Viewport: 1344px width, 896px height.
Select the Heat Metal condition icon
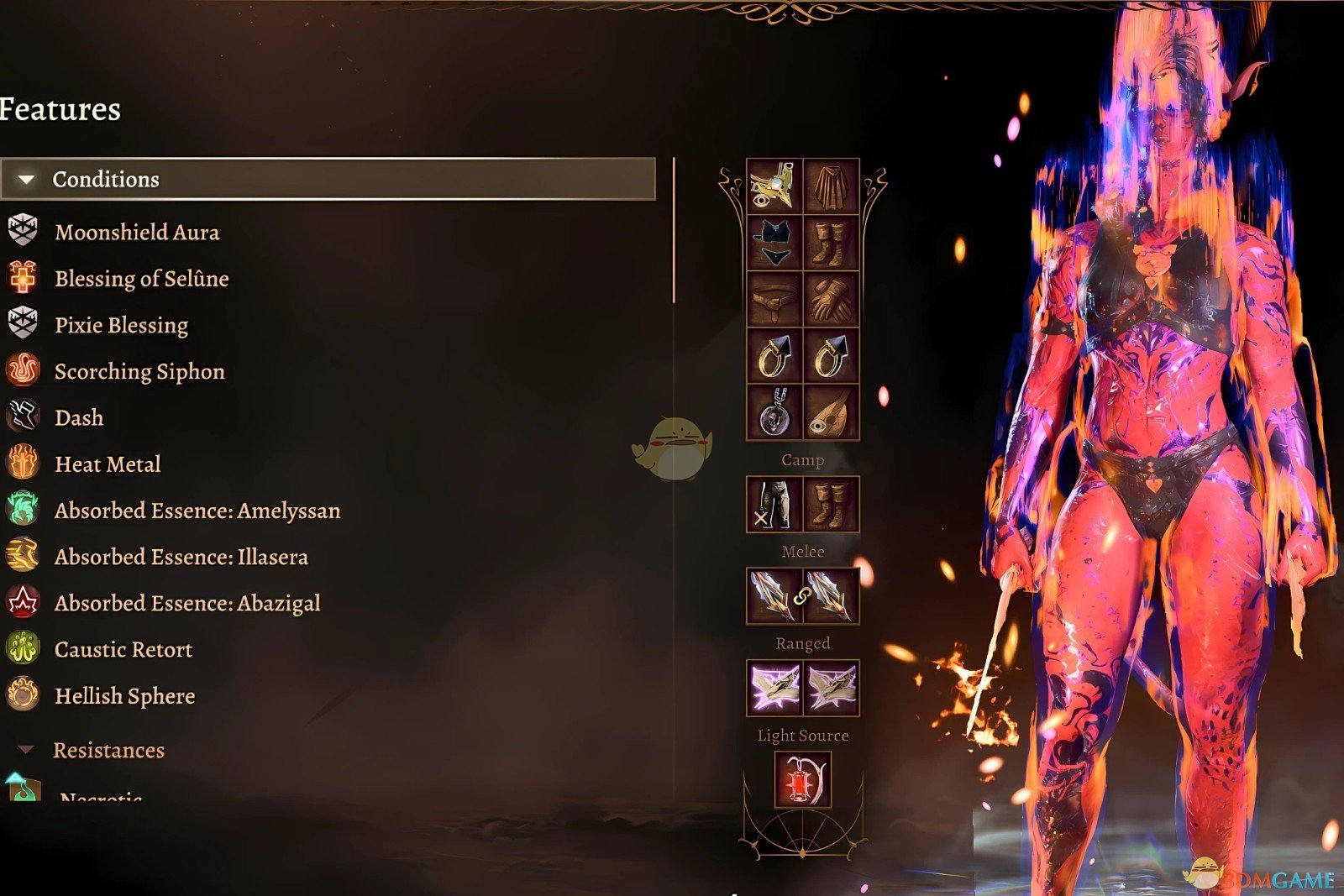click(x=23, y=464)
